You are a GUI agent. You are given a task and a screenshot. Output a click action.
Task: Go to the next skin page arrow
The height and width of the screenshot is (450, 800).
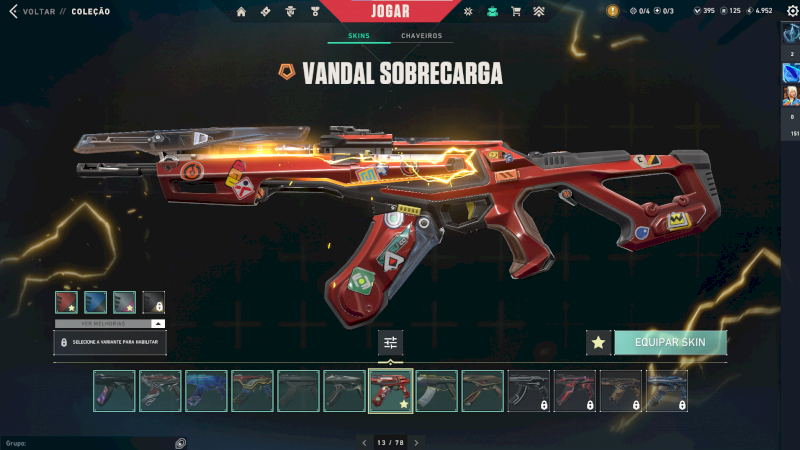pyautogui.click(x=416, y=442)
